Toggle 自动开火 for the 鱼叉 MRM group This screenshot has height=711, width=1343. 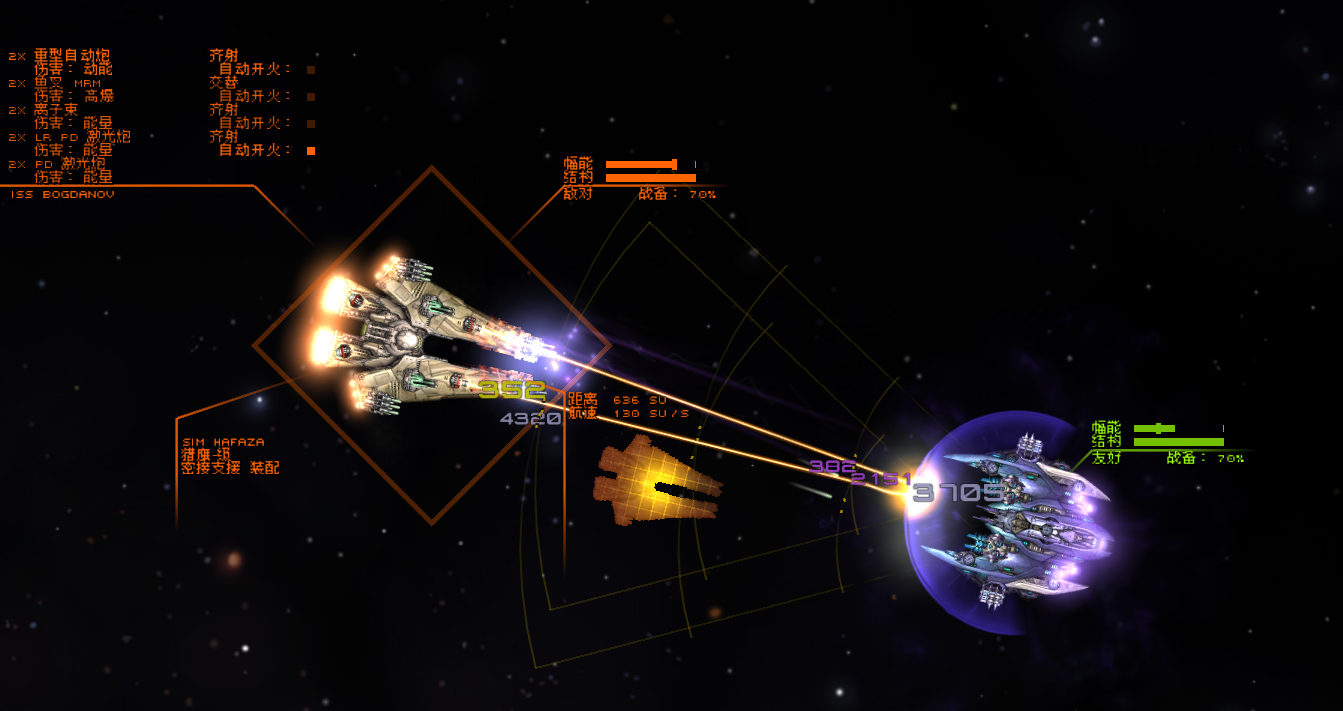pos(311,97)
